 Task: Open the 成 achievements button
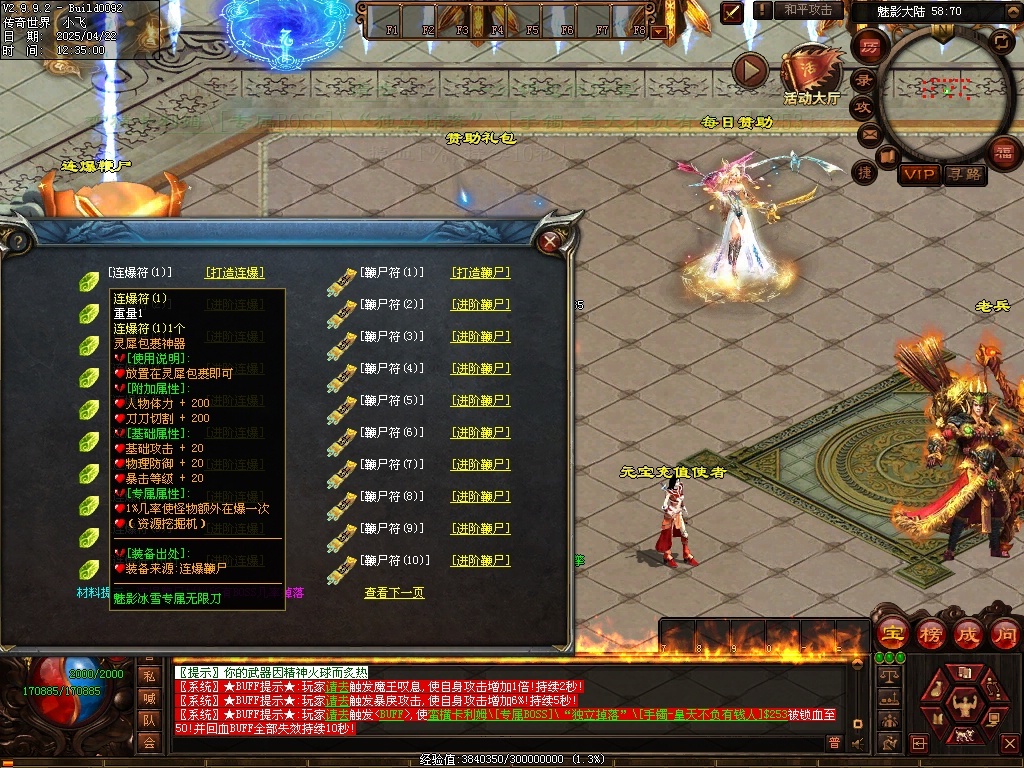(968, 633)
